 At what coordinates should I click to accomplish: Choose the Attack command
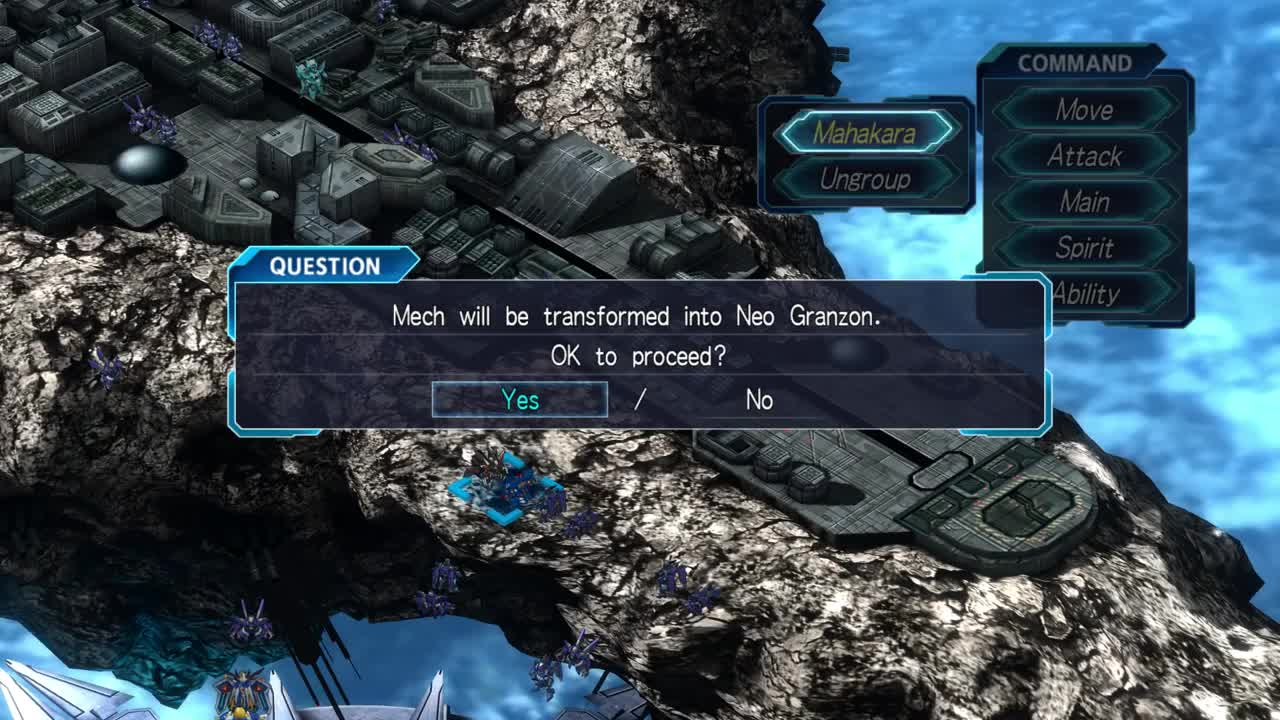tap(1084, 156)
